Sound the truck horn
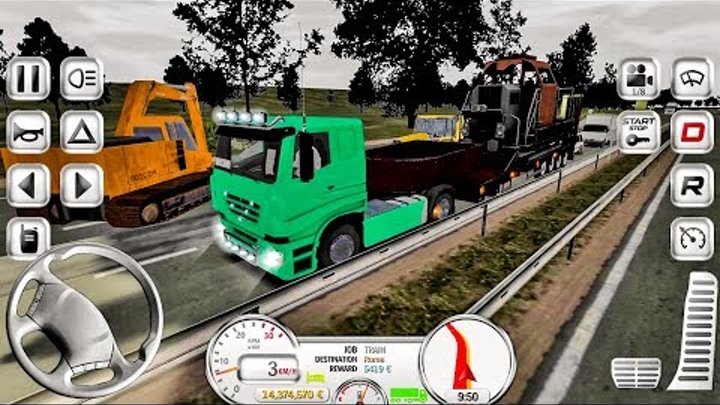The image size is (720, 405). [x=28, y=131]
